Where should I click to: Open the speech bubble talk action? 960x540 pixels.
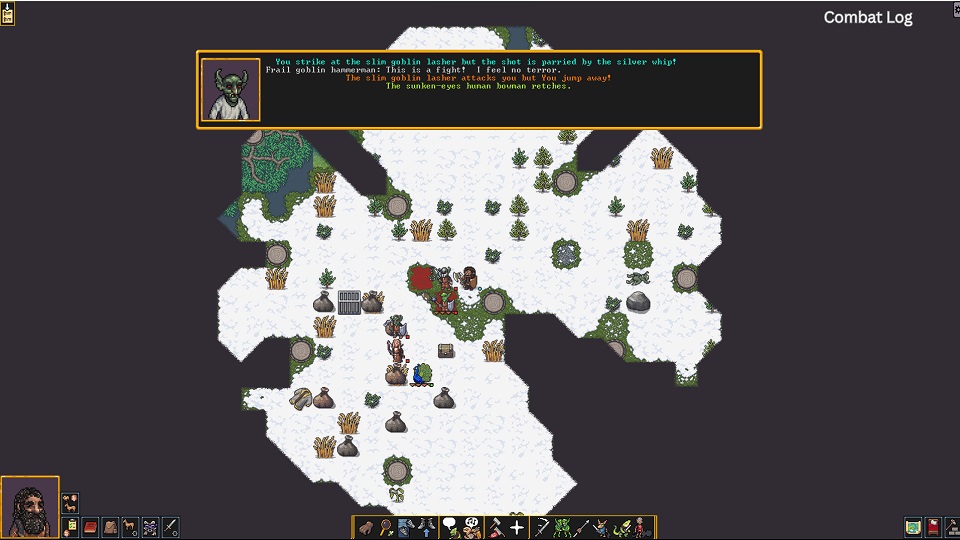point(450,527)
